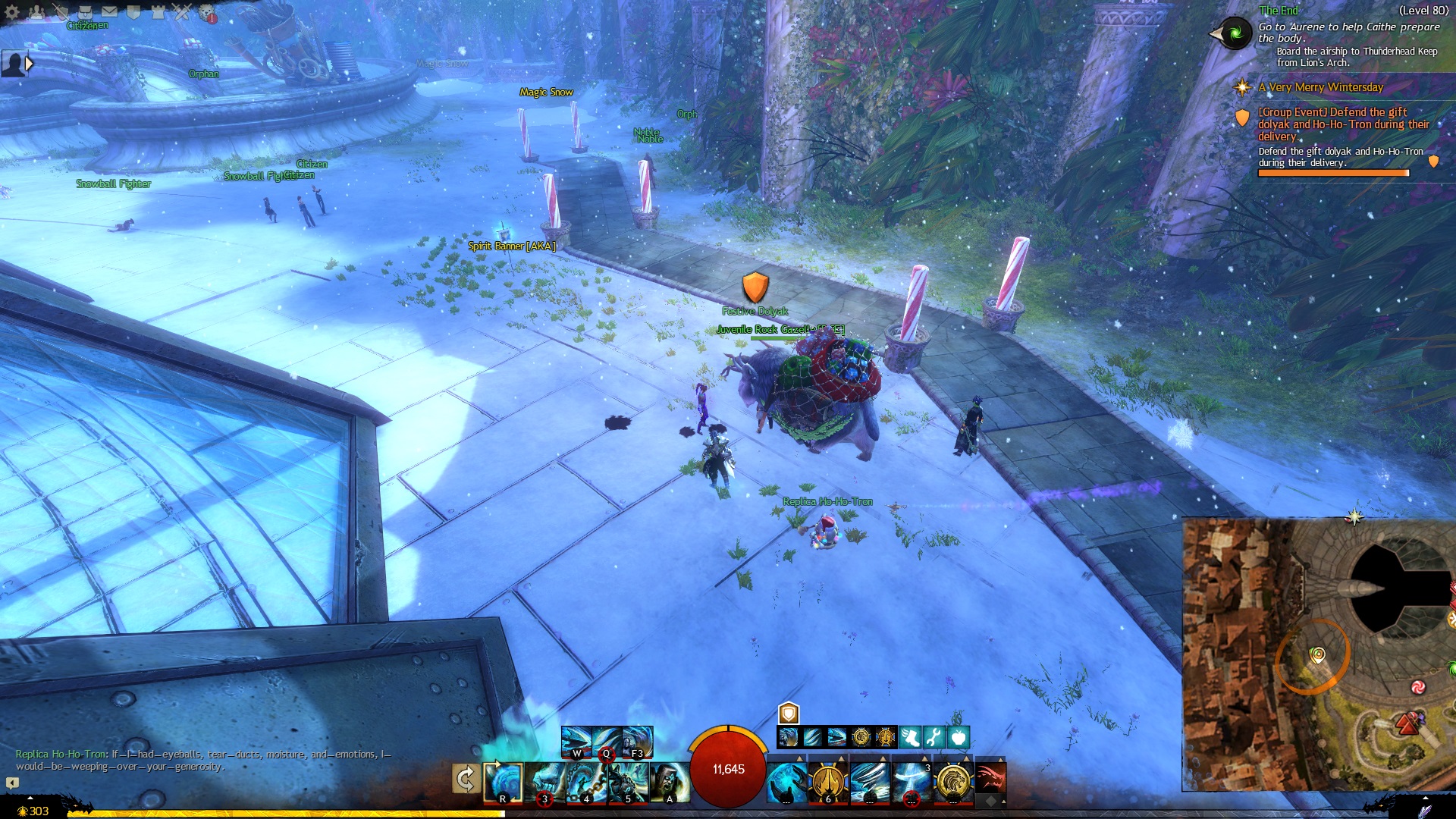Activate the blue swirl weapon skill

coord(503,781)
